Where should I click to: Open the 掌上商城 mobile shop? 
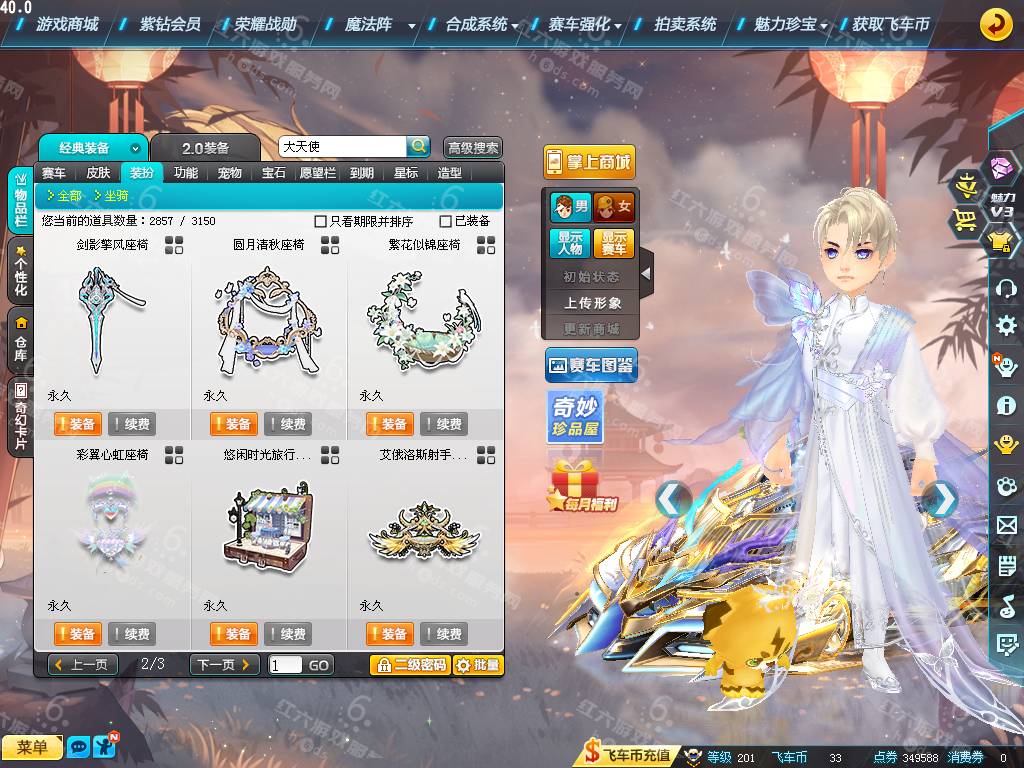(589, 162)
